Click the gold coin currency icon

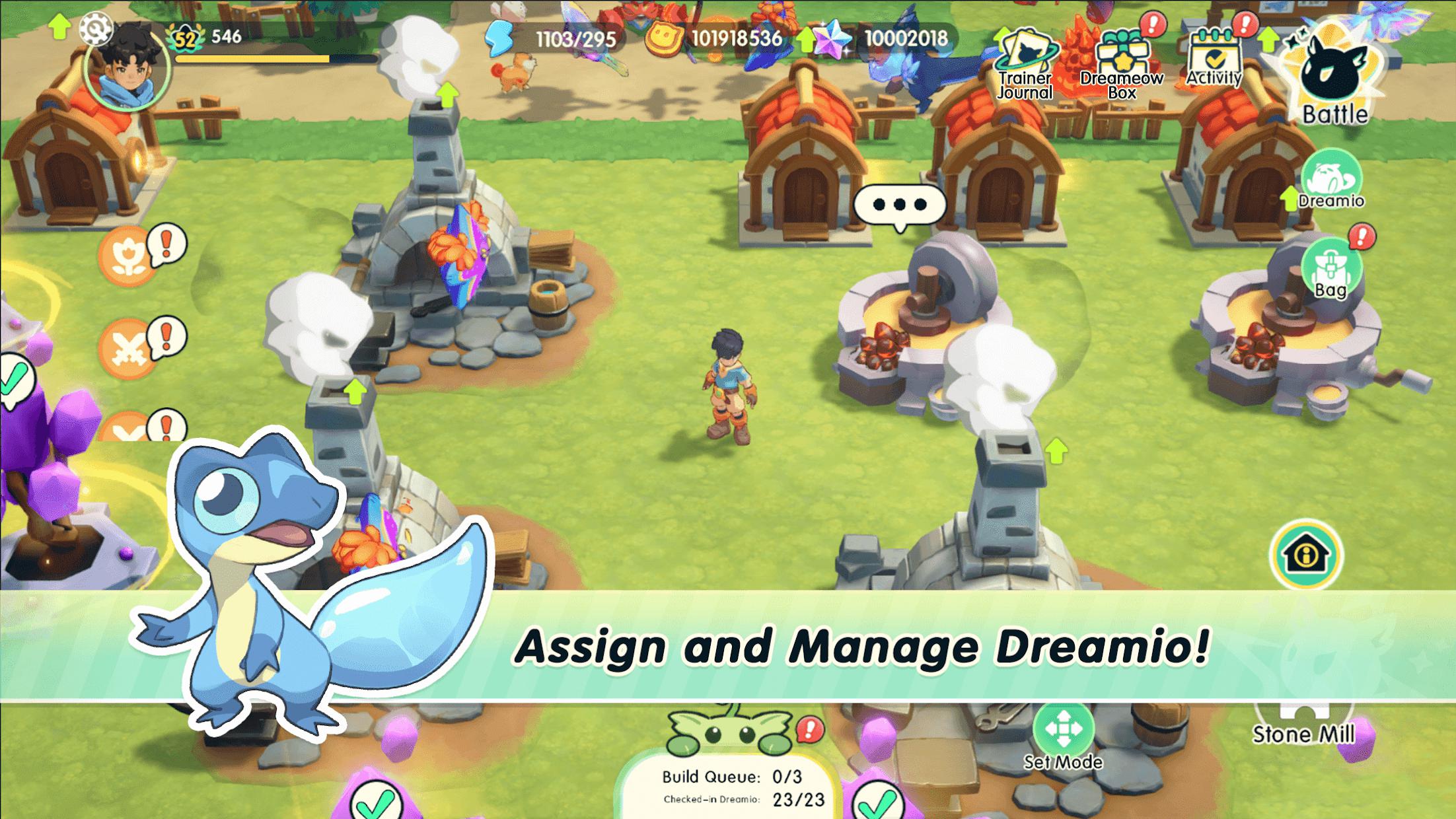coord(664,39)
